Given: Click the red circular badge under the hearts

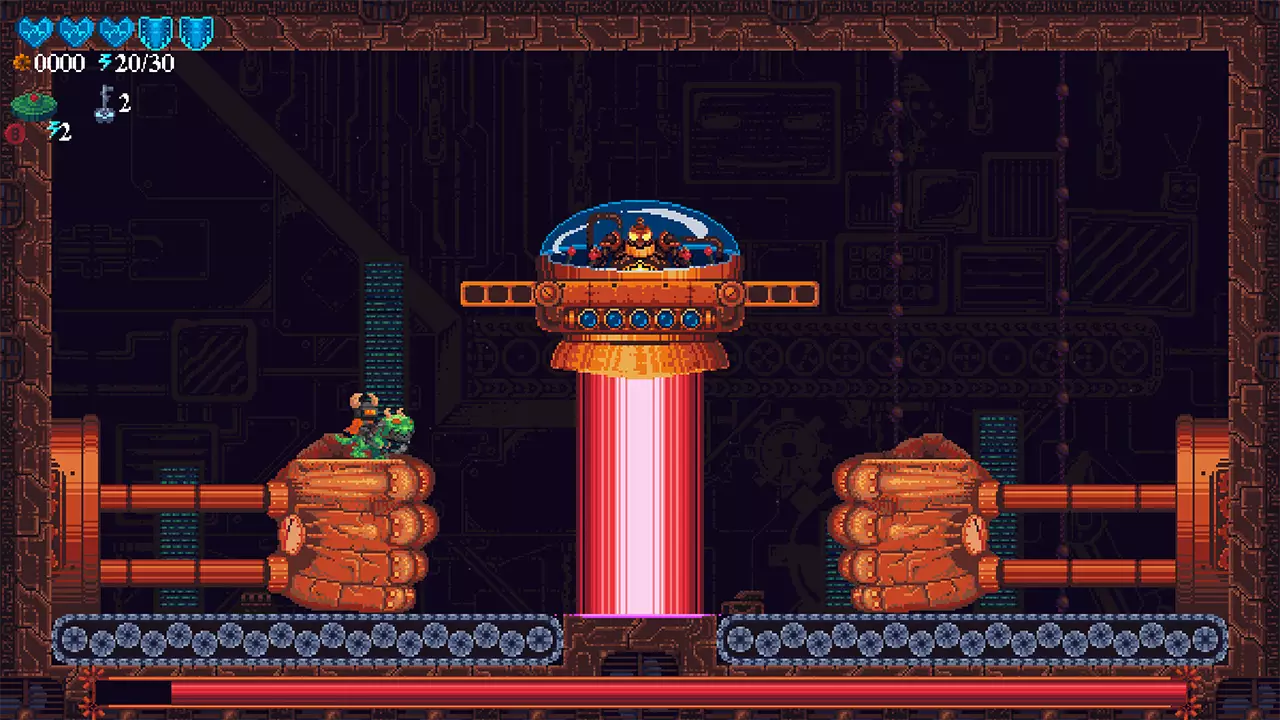Looking at the screenshot, I should point(17,132).
